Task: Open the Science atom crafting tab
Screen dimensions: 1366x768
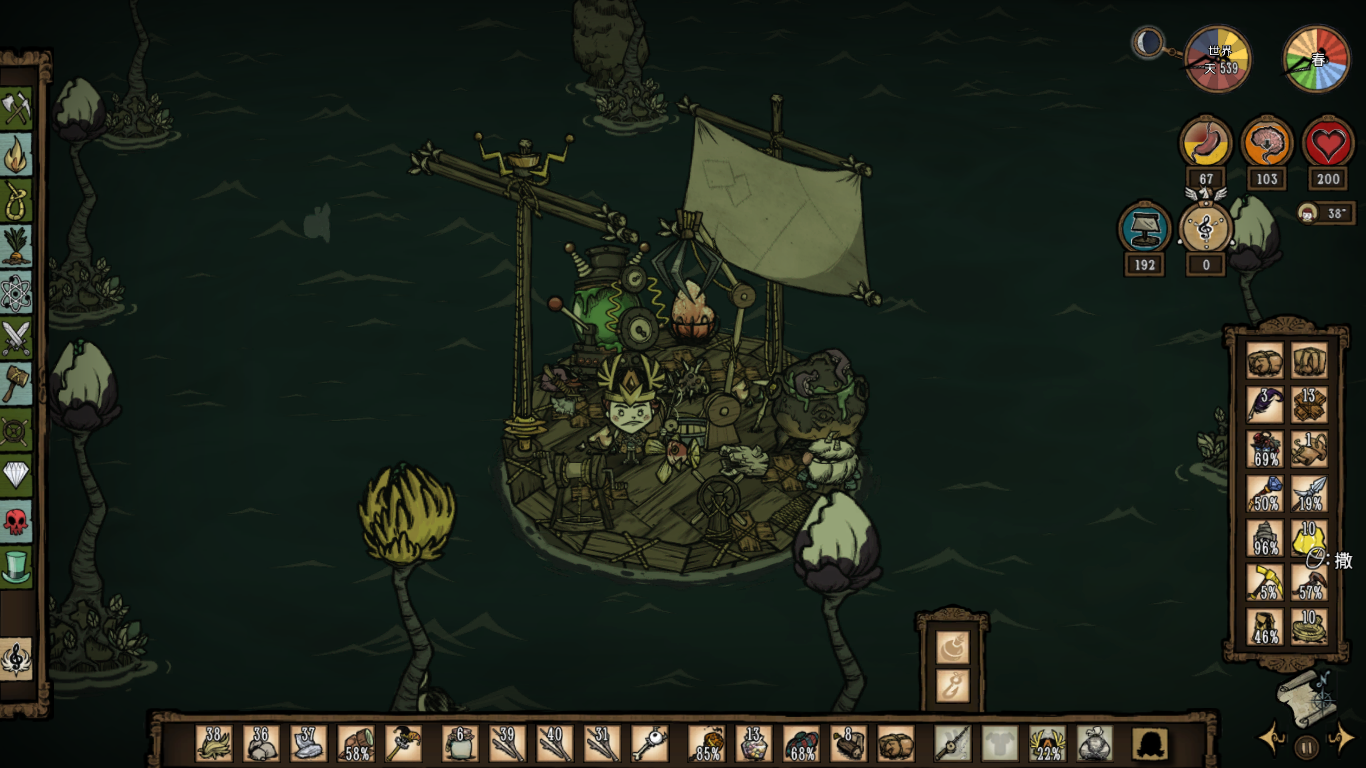Action: pyautogui.click(x=17, y=292)
